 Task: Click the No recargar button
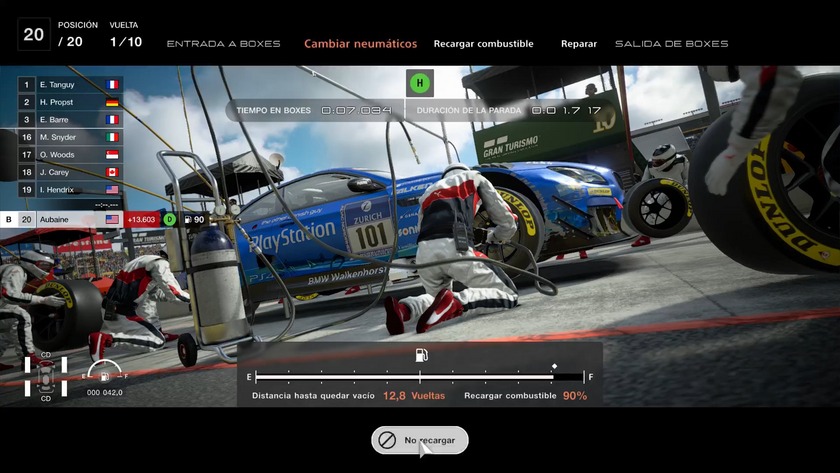(x=419, y=440)
